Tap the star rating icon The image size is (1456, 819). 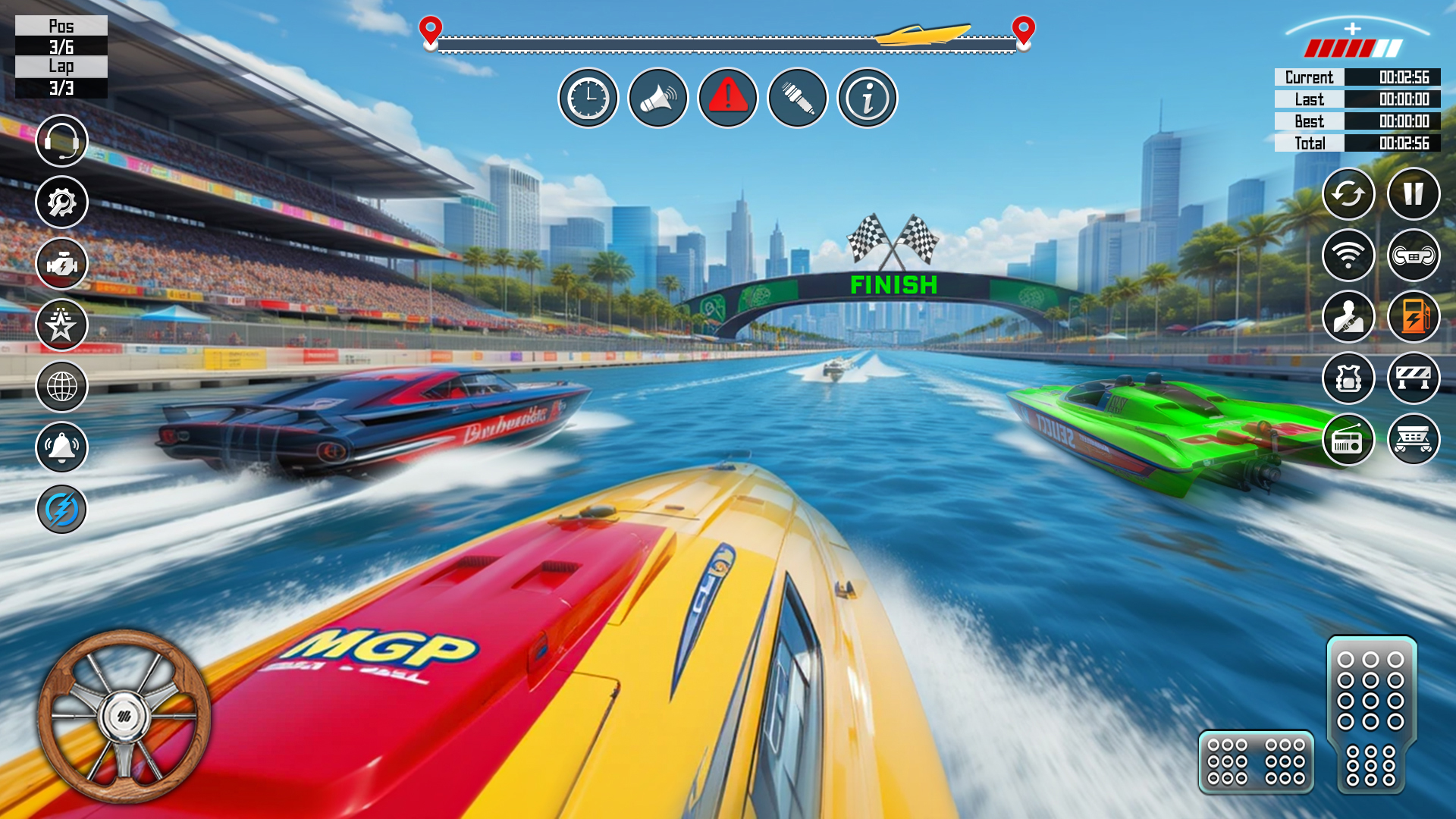[x=61, y=325]
